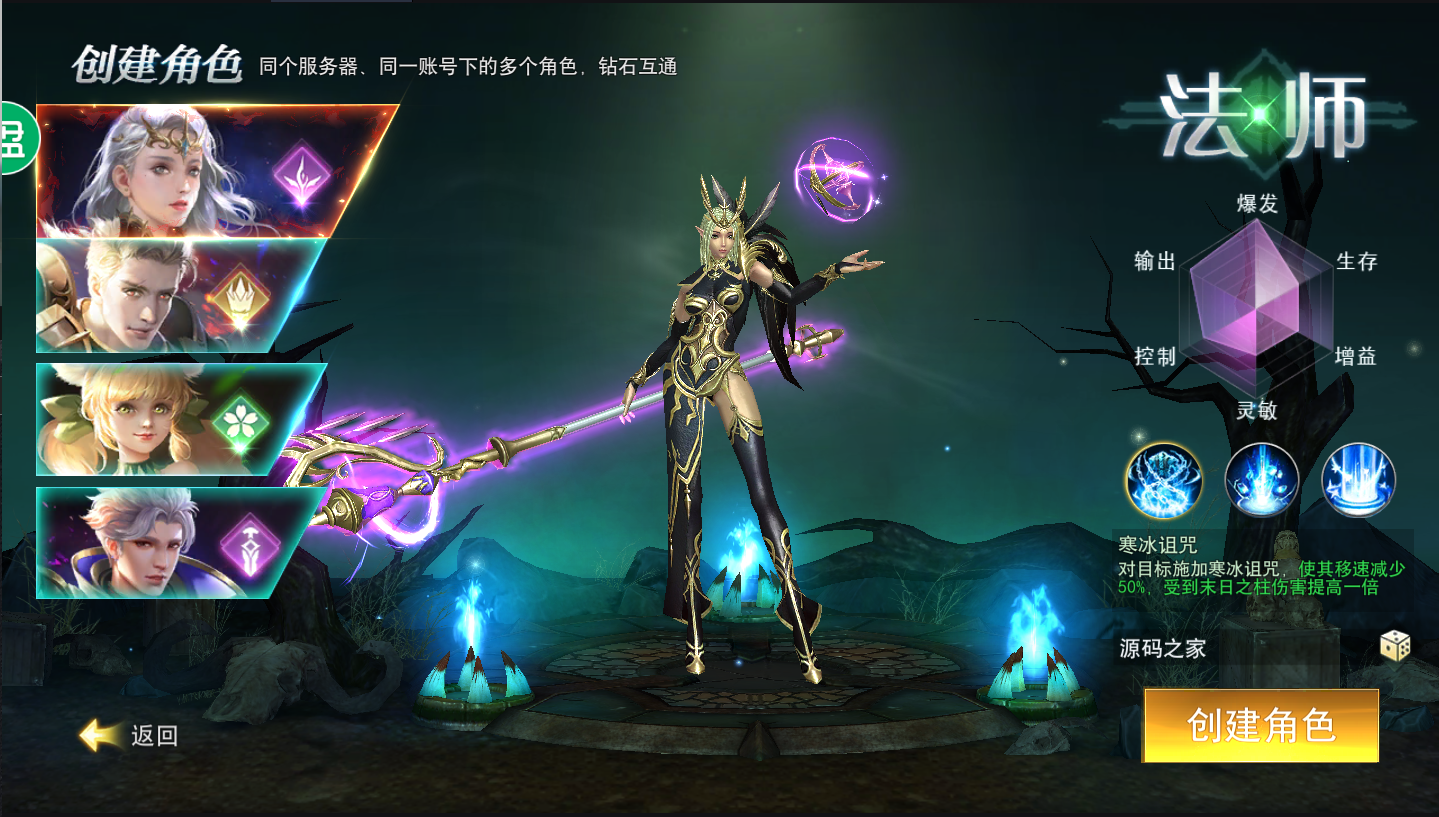
Task: Click the 创建角色 create character button
Action: (1260, 725)
